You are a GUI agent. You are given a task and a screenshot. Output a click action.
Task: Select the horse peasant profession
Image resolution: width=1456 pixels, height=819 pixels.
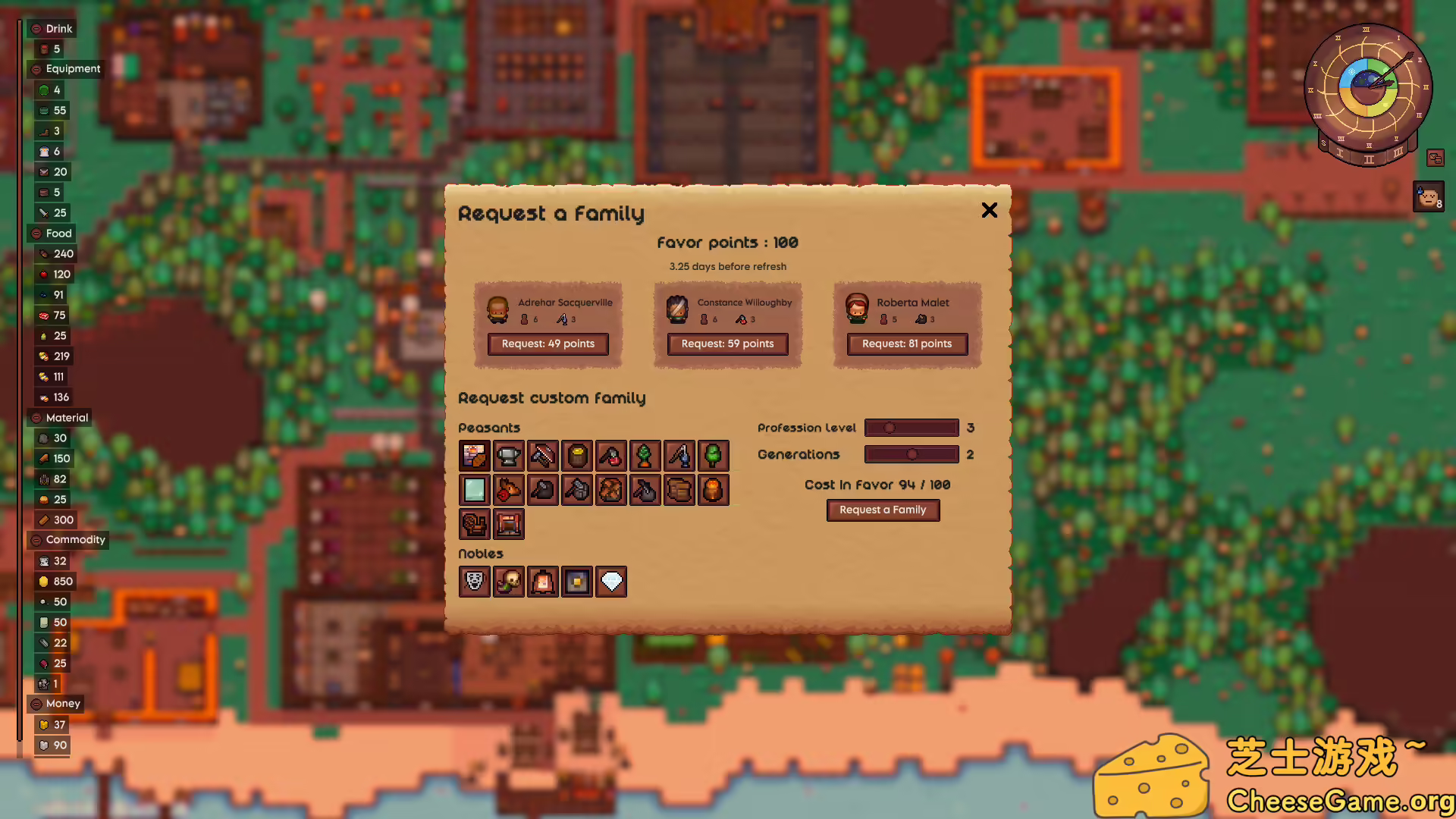509,490
